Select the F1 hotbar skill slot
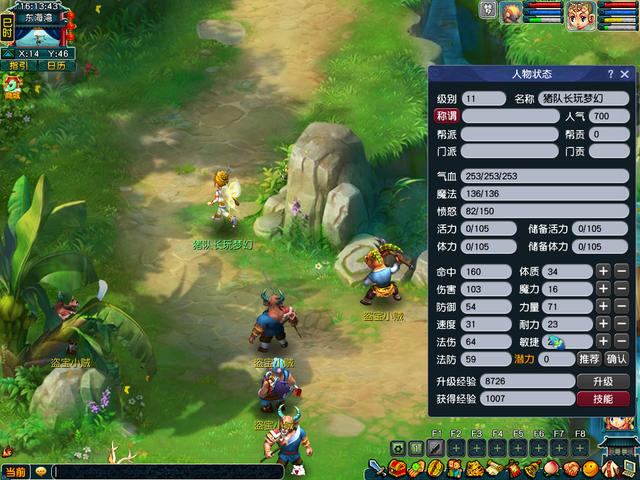The width and height of the screenshot is (640, 480). [x=436, y=449]
